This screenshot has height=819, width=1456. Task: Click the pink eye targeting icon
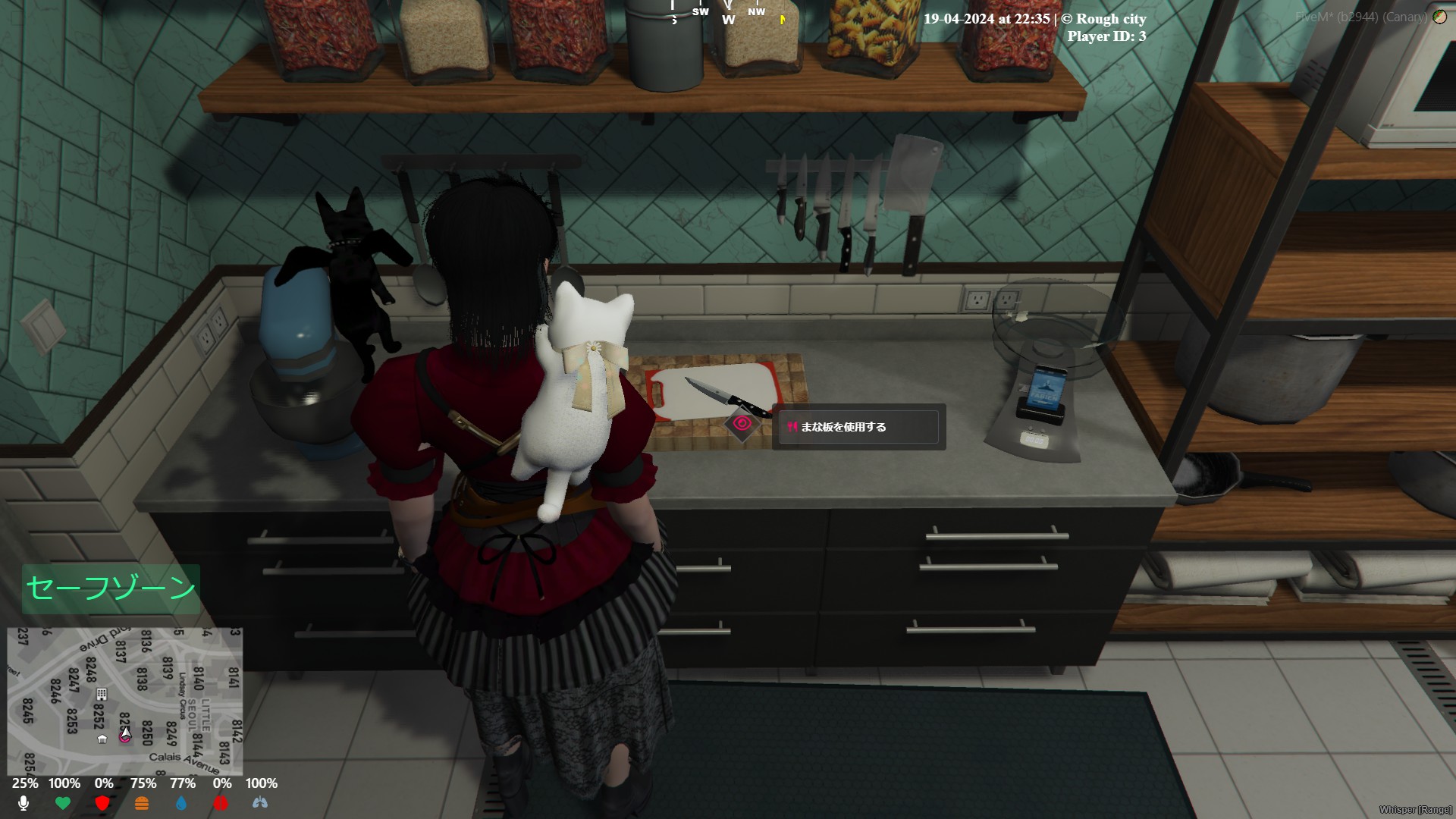742,424
